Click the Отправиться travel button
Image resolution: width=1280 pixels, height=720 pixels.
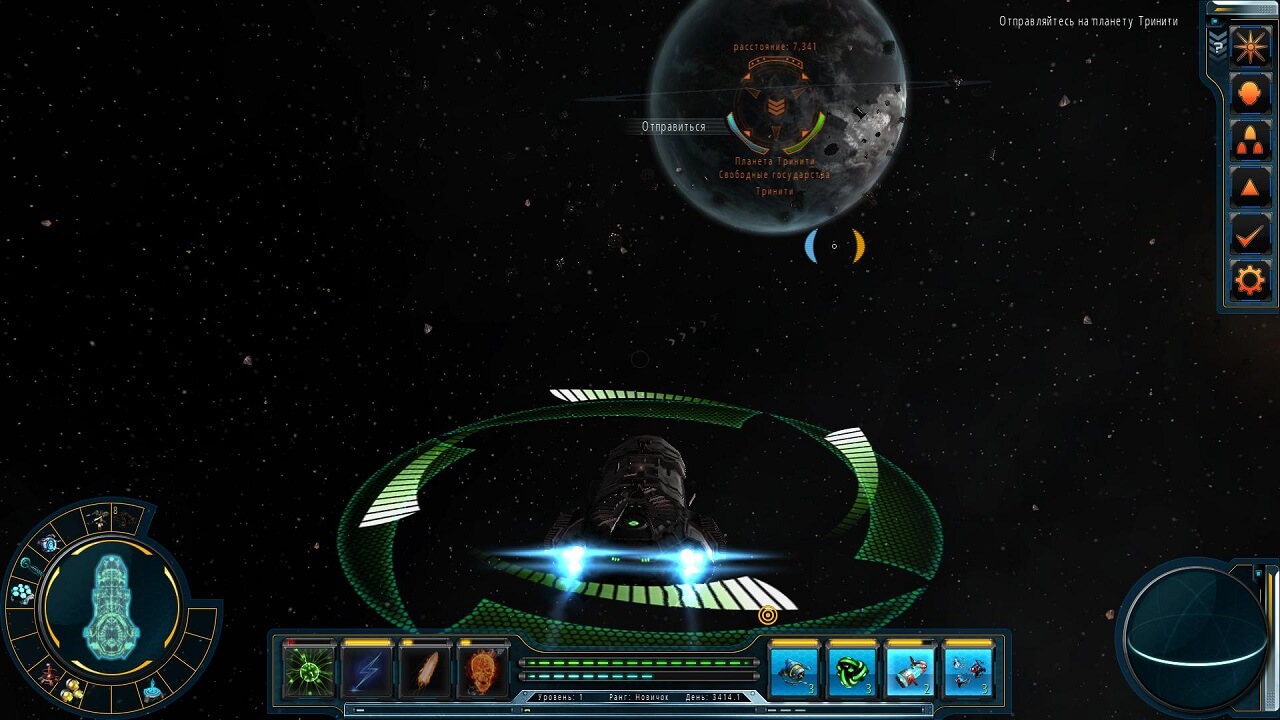pos(673,127)
